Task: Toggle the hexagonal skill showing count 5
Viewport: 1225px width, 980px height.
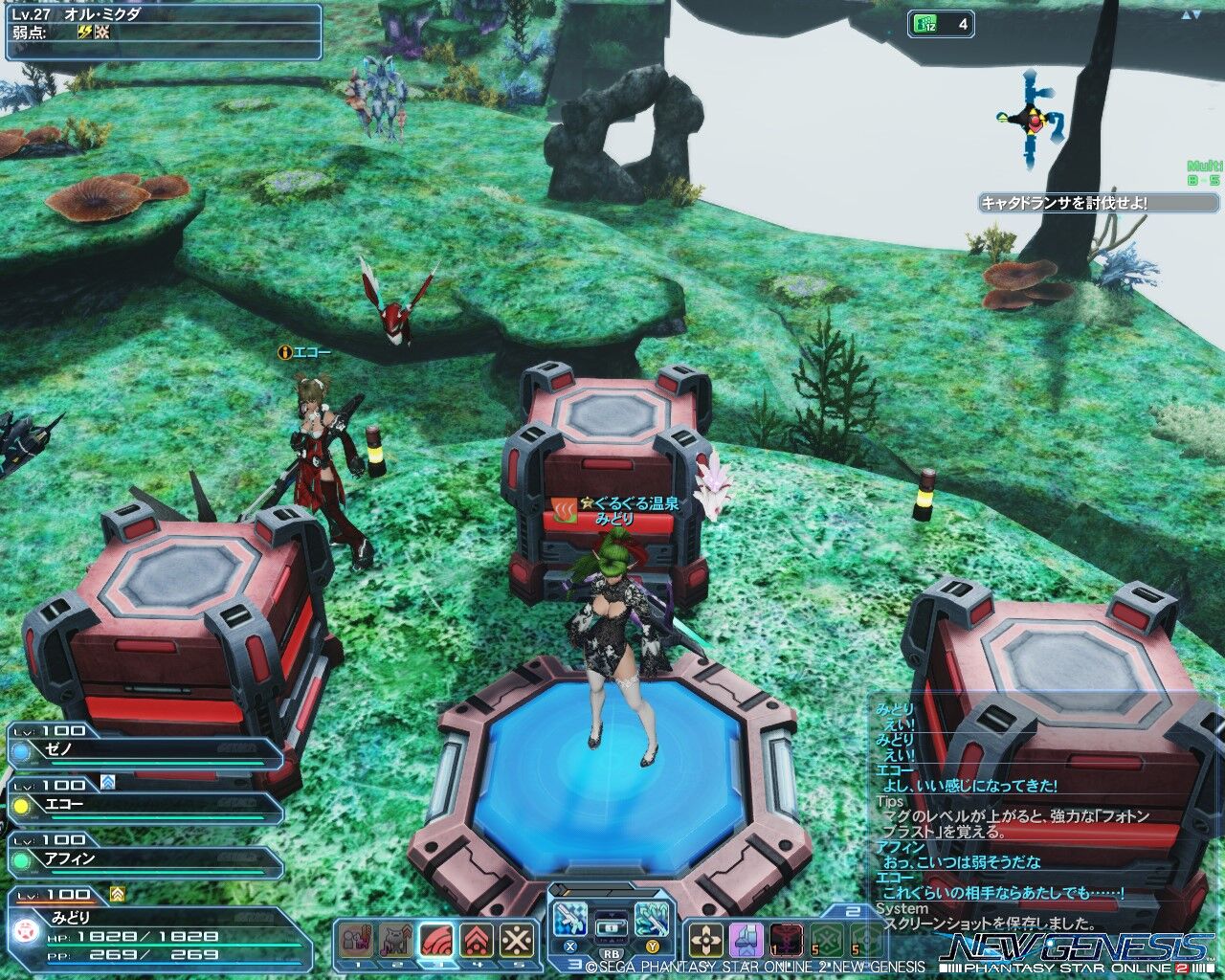Action: tap(826, 940)
